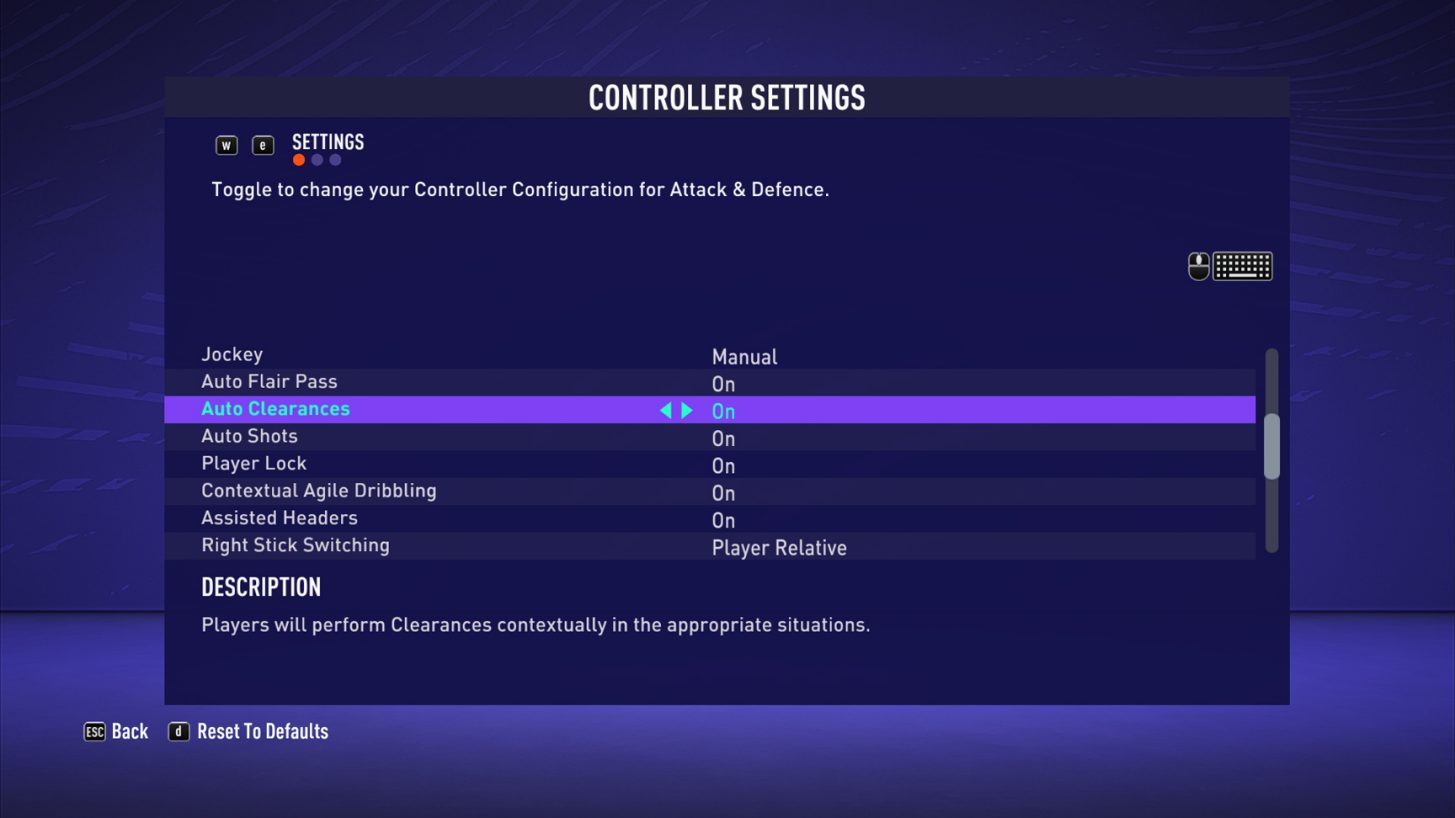Click the ESC key icon next to Back
1455x818 pixels.
pos(95,731)
